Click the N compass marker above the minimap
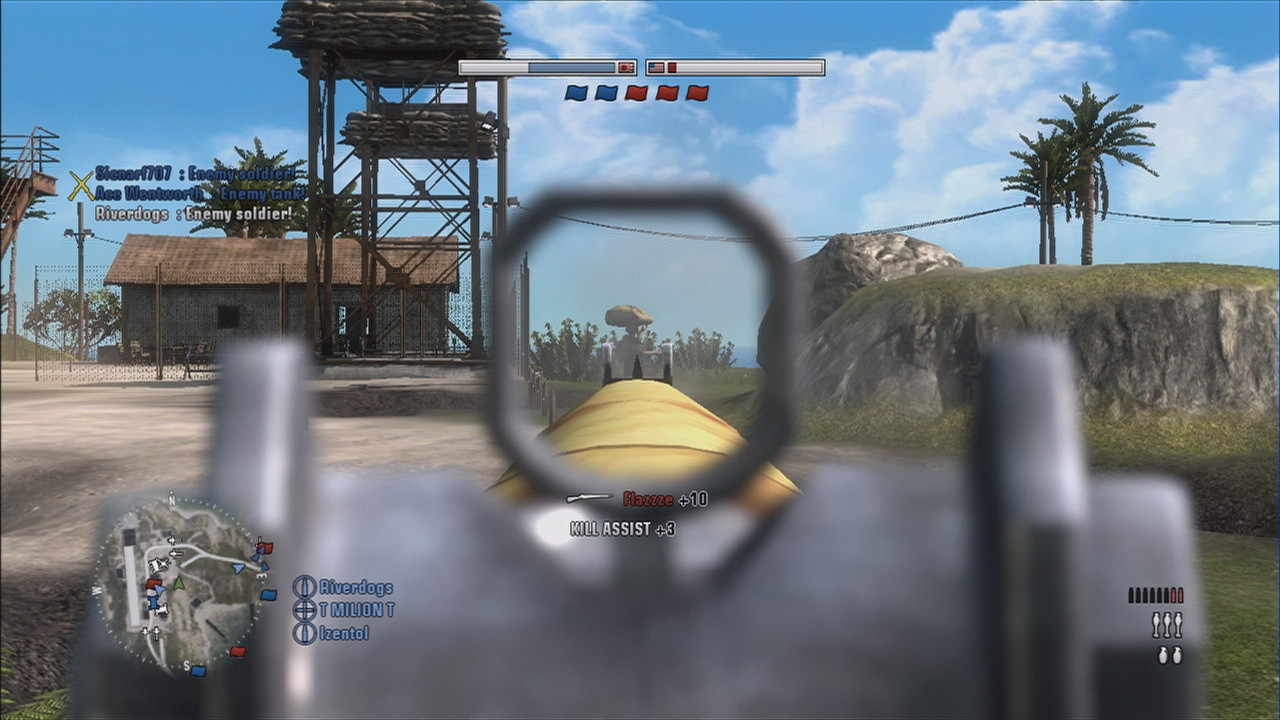The width and height of the screenshot is (1280, 720). click(x=171, y=500)
